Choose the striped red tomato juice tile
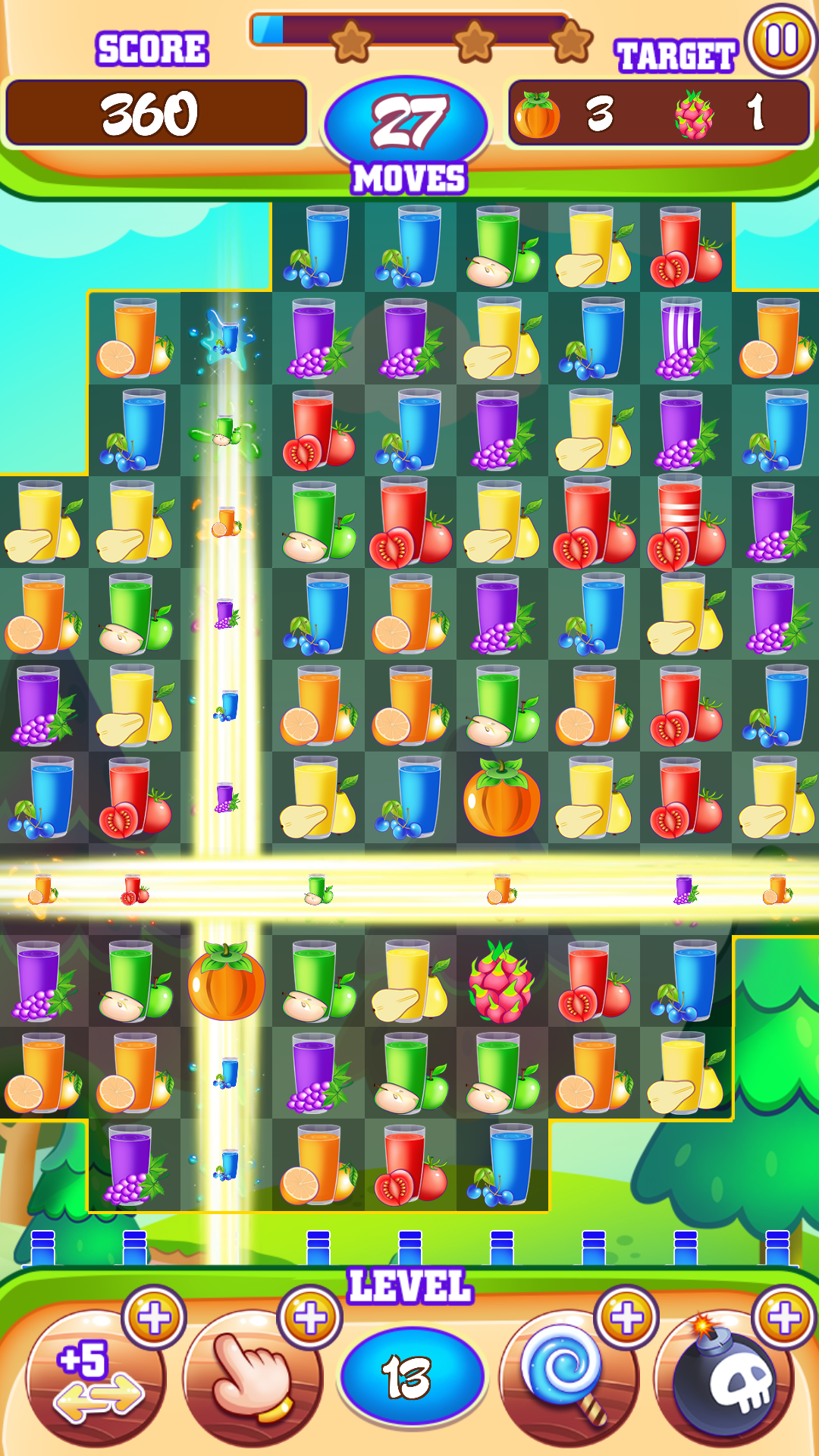 pyautogui.click(x=686, y=523)
